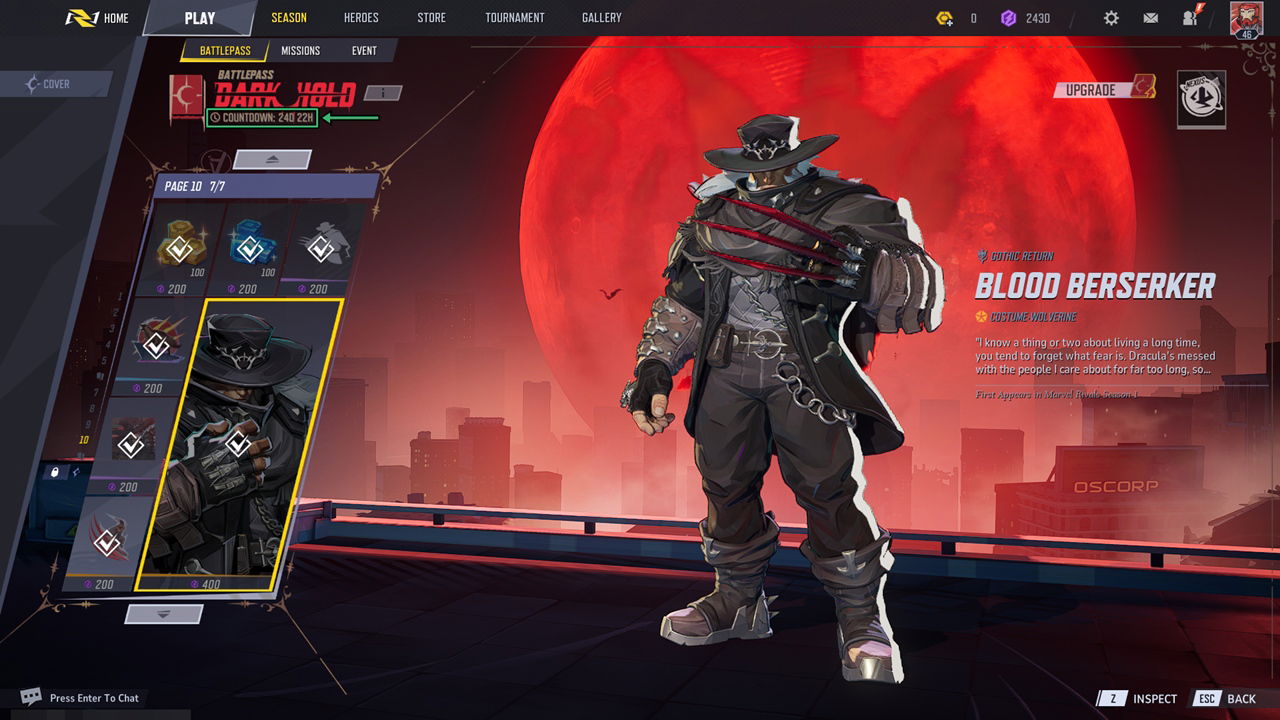Click the purple Units currency icon
The width and height of the screenshot is (1280, 720).
point(1008,17)
